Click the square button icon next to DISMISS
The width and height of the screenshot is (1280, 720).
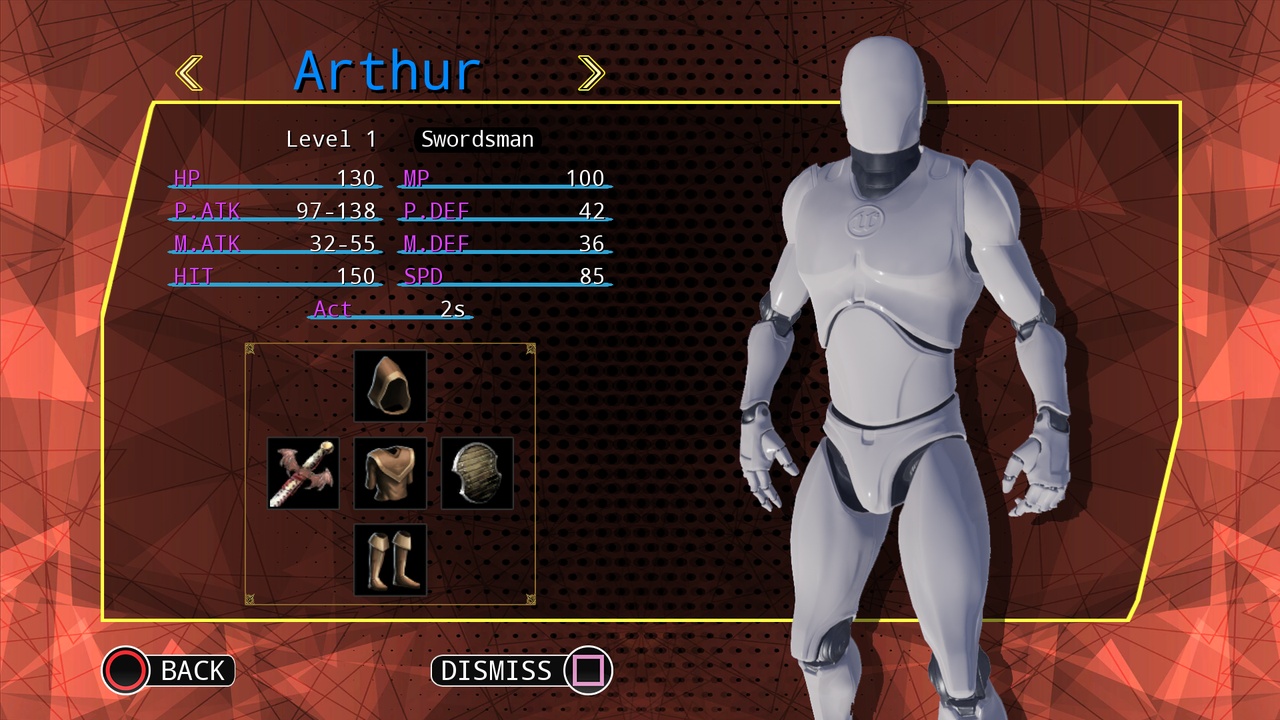588,671
